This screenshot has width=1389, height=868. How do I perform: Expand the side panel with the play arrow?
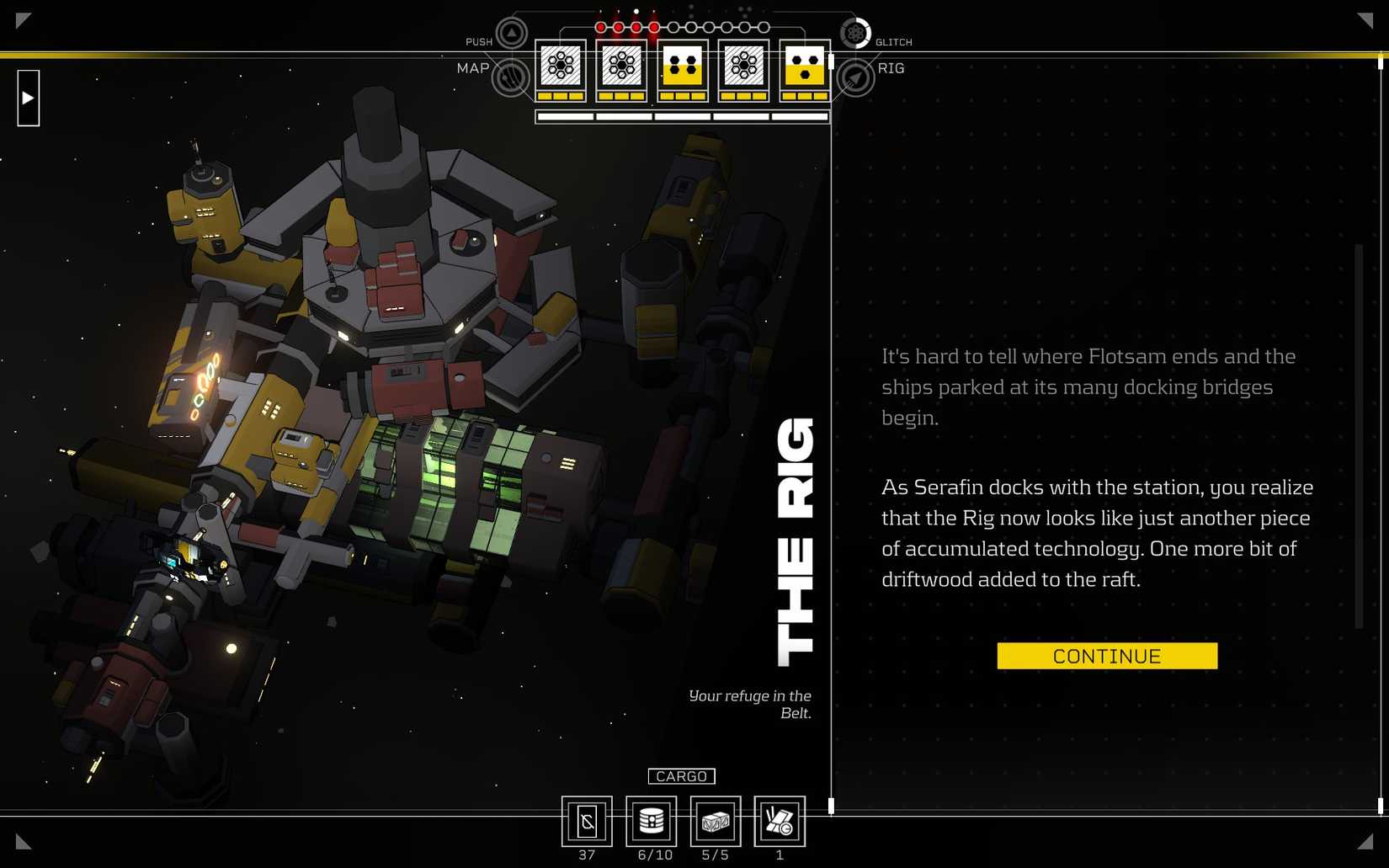[x=29, y=99]
